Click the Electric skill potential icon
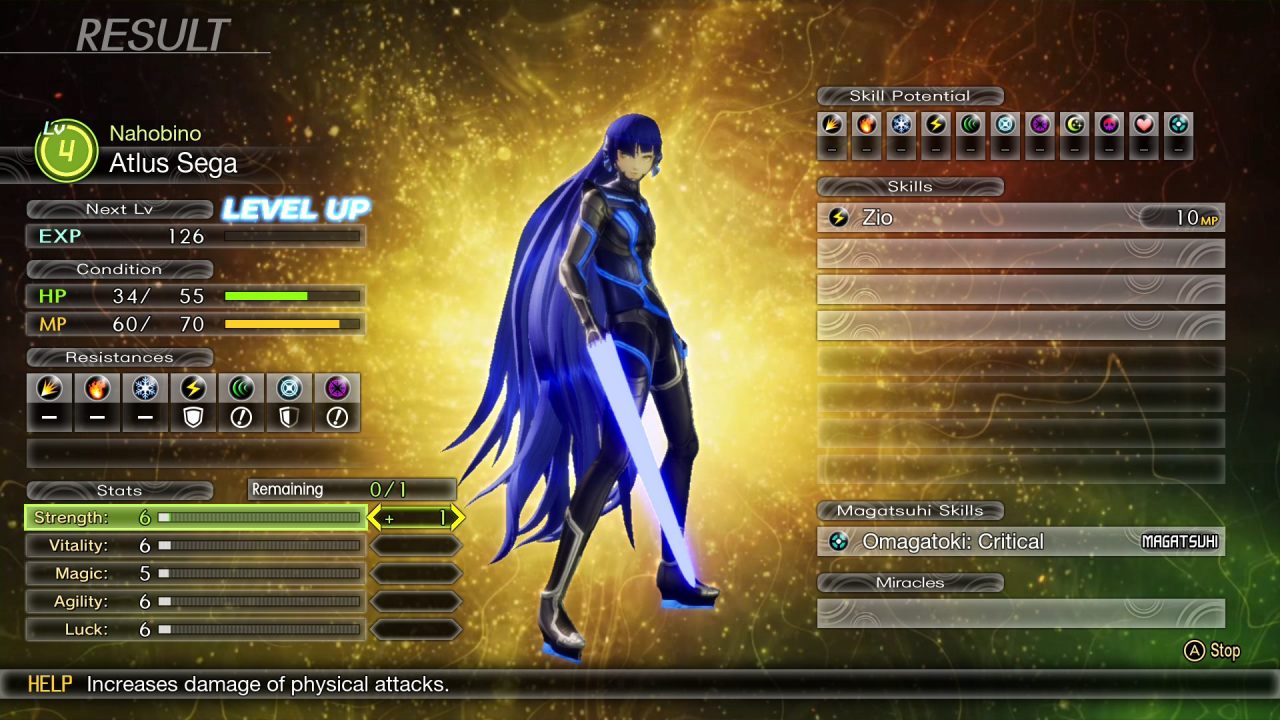This screenshot has height=720, width=1280. 934,125
